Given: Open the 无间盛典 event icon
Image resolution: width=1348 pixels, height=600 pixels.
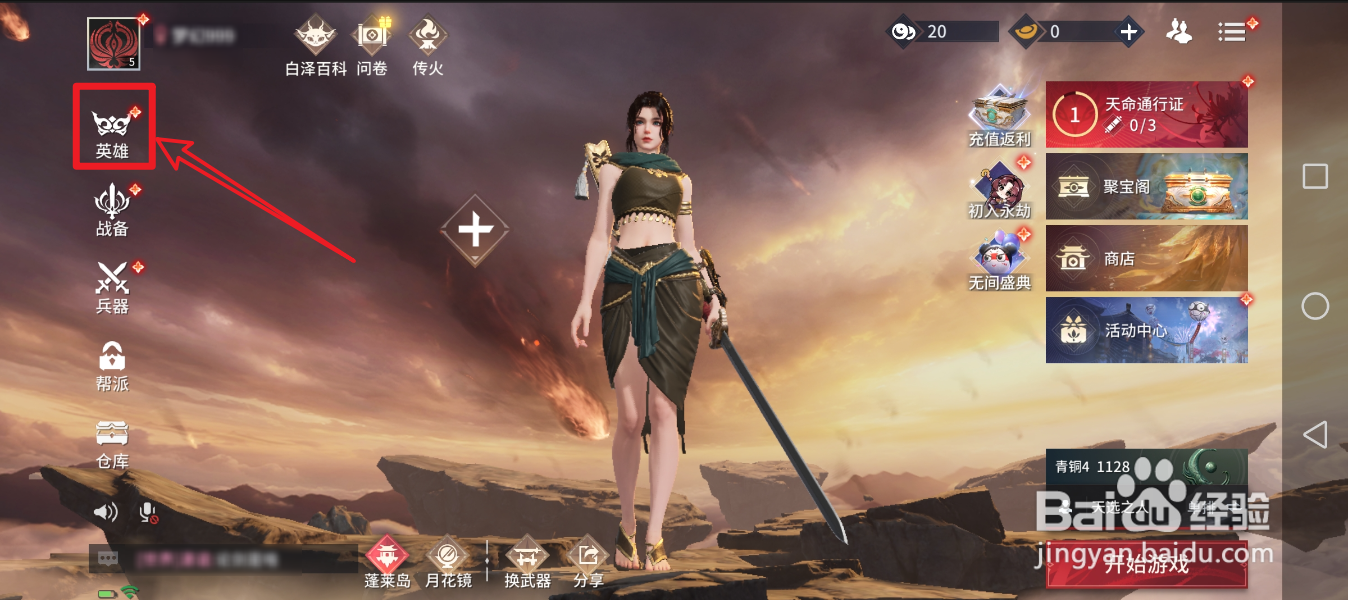Looking at the screenshot, I should click(x=999, y=261).
